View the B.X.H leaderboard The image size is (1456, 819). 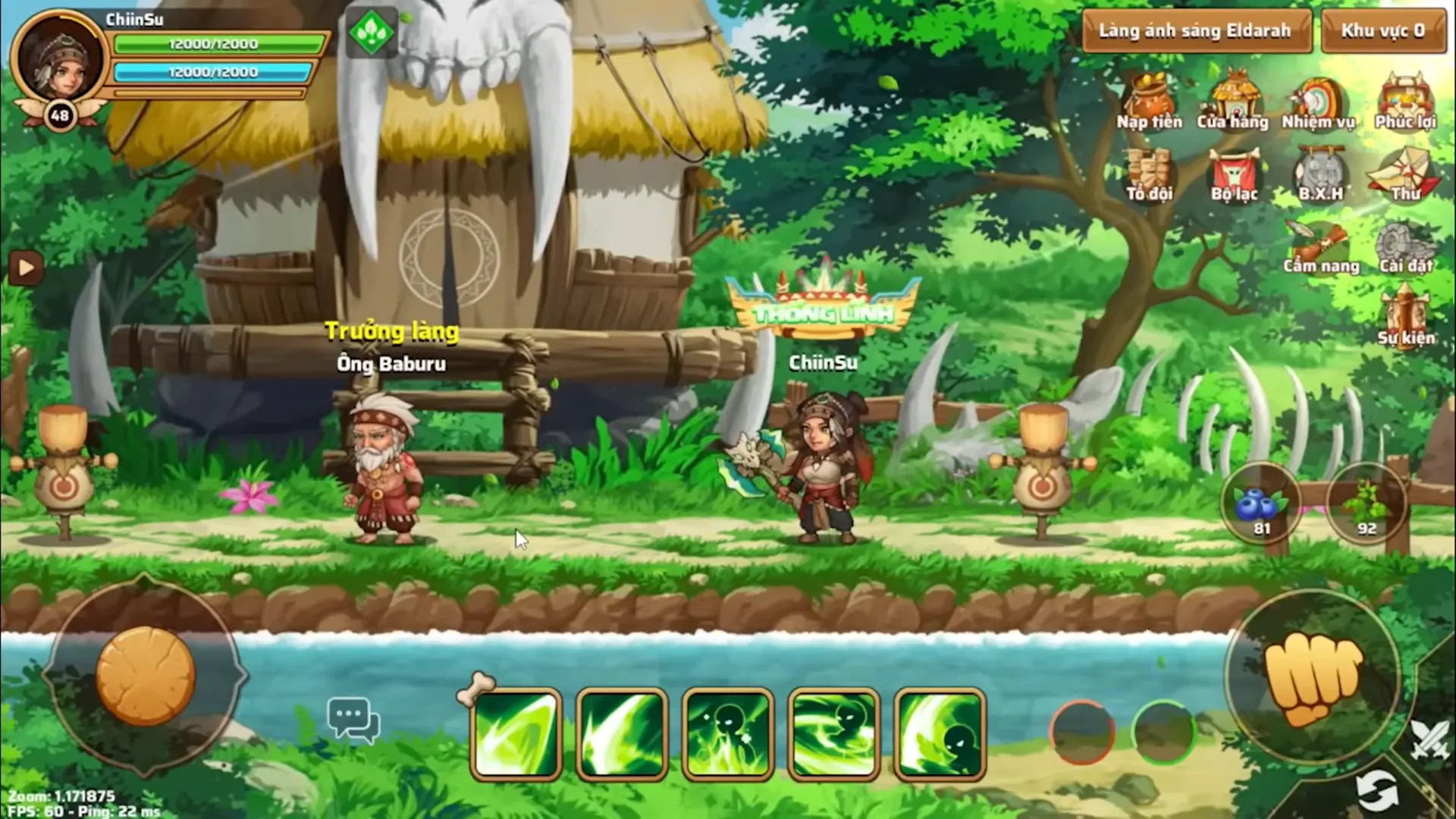1320,174
